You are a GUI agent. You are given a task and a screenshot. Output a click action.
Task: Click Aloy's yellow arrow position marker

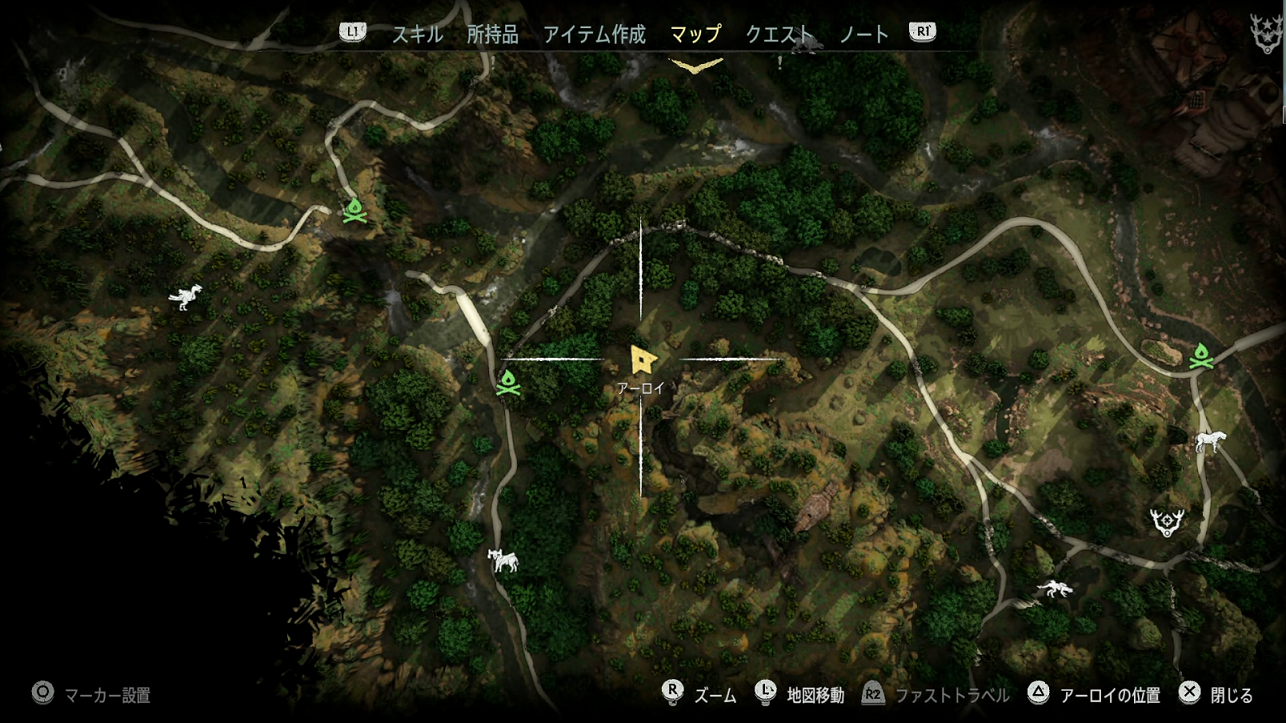tap(642, 359)
